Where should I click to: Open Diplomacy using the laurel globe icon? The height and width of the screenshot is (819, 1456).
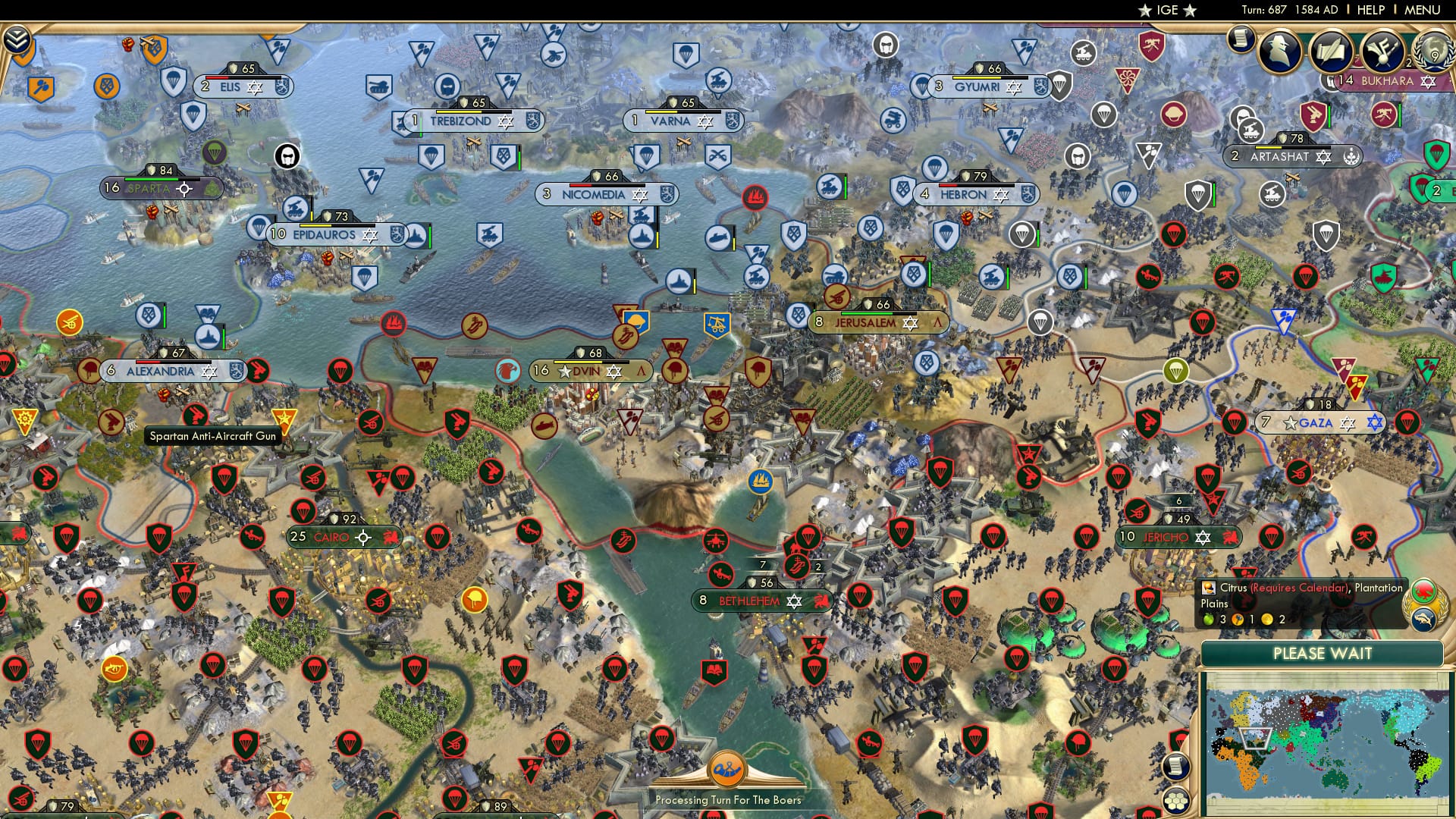[1430, 53]
